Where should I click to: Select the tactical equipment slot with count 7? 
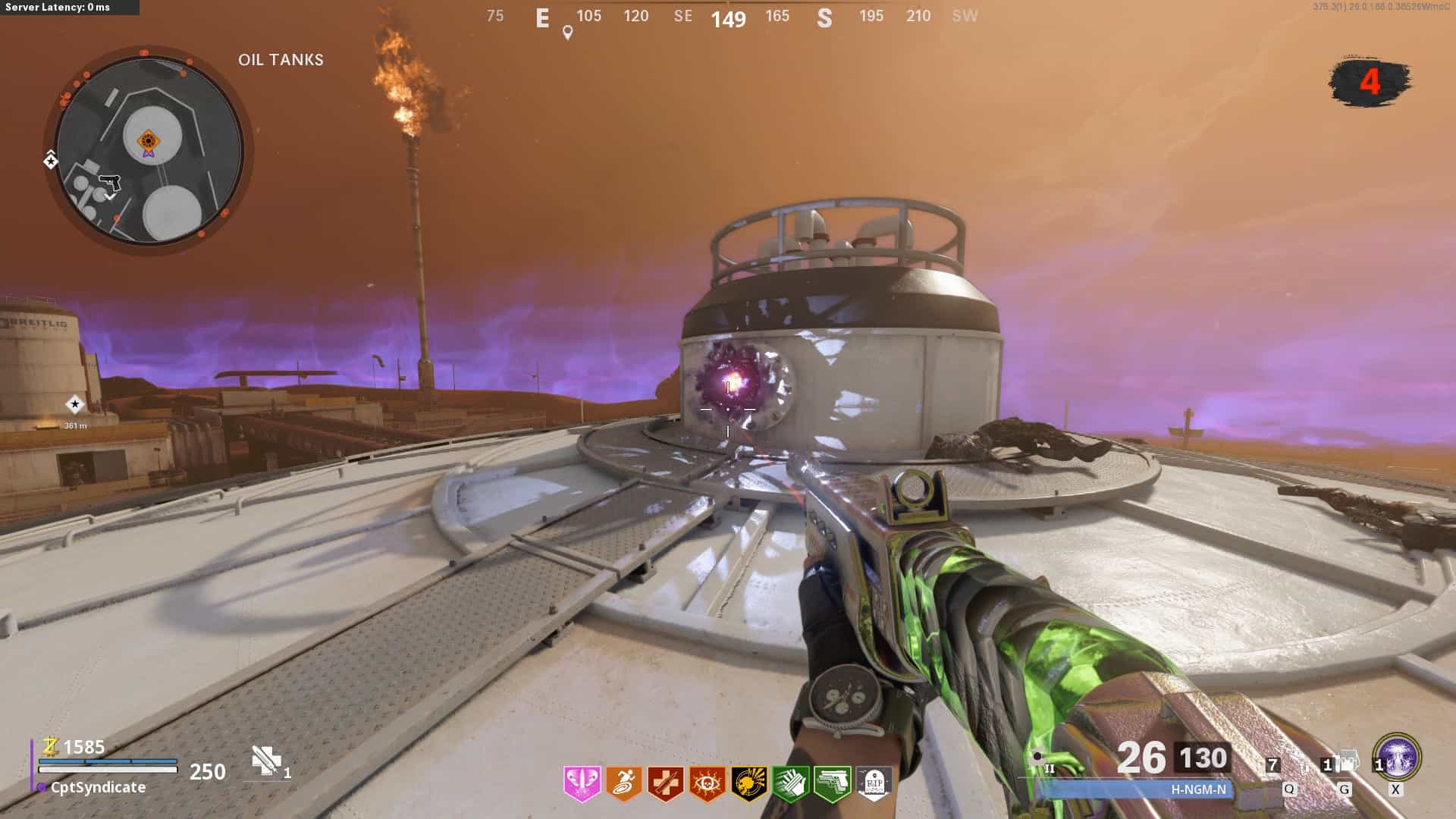1291,764
